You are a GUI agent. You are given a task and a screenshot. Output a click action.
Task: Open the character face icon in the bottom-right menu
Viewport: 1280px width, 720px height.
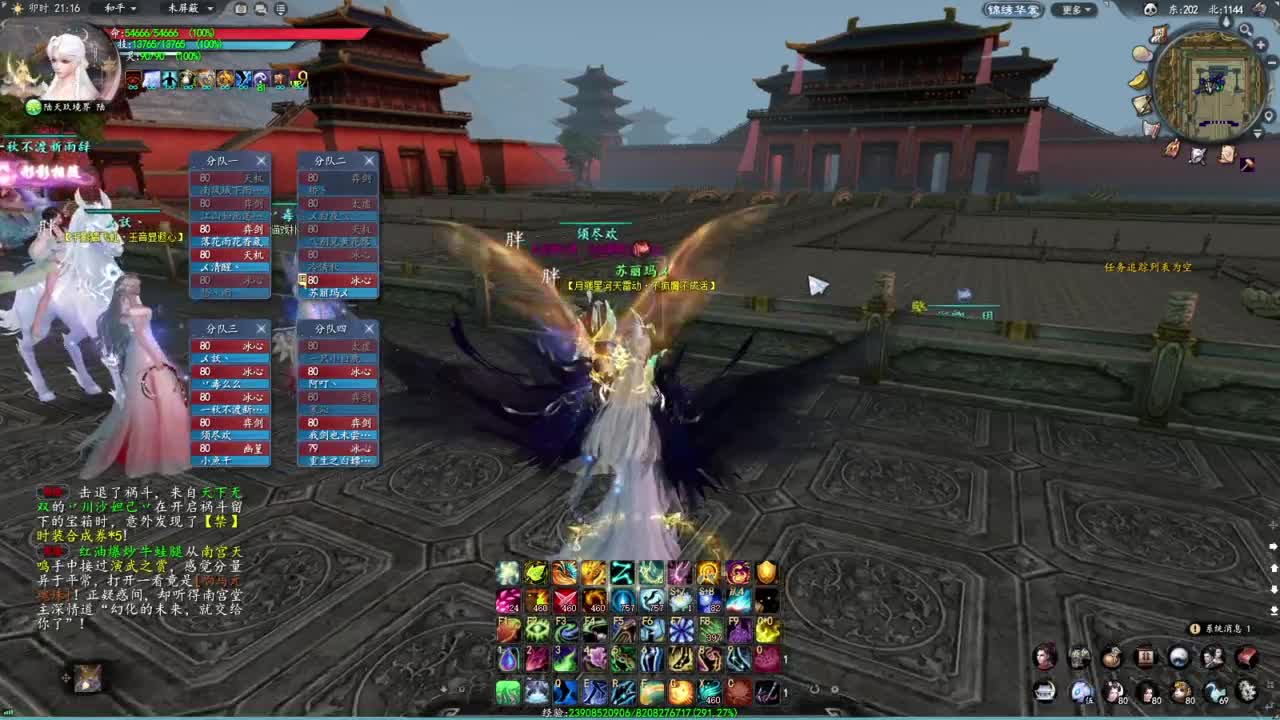tap(1046, 657)
